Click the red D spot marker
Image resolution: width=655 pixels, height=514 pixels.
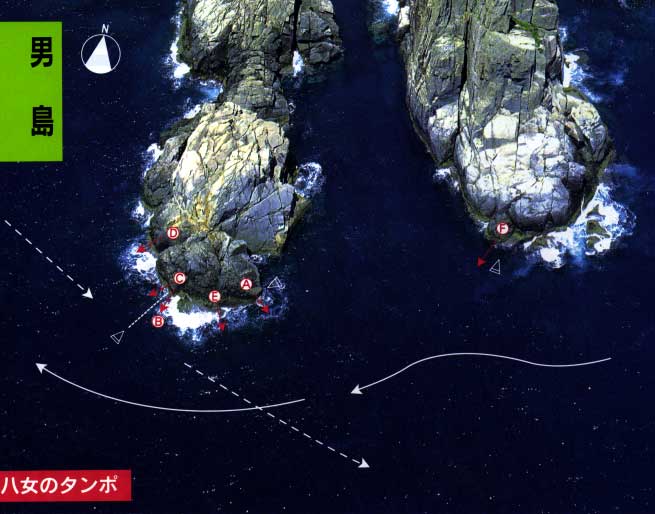[173, 234]
